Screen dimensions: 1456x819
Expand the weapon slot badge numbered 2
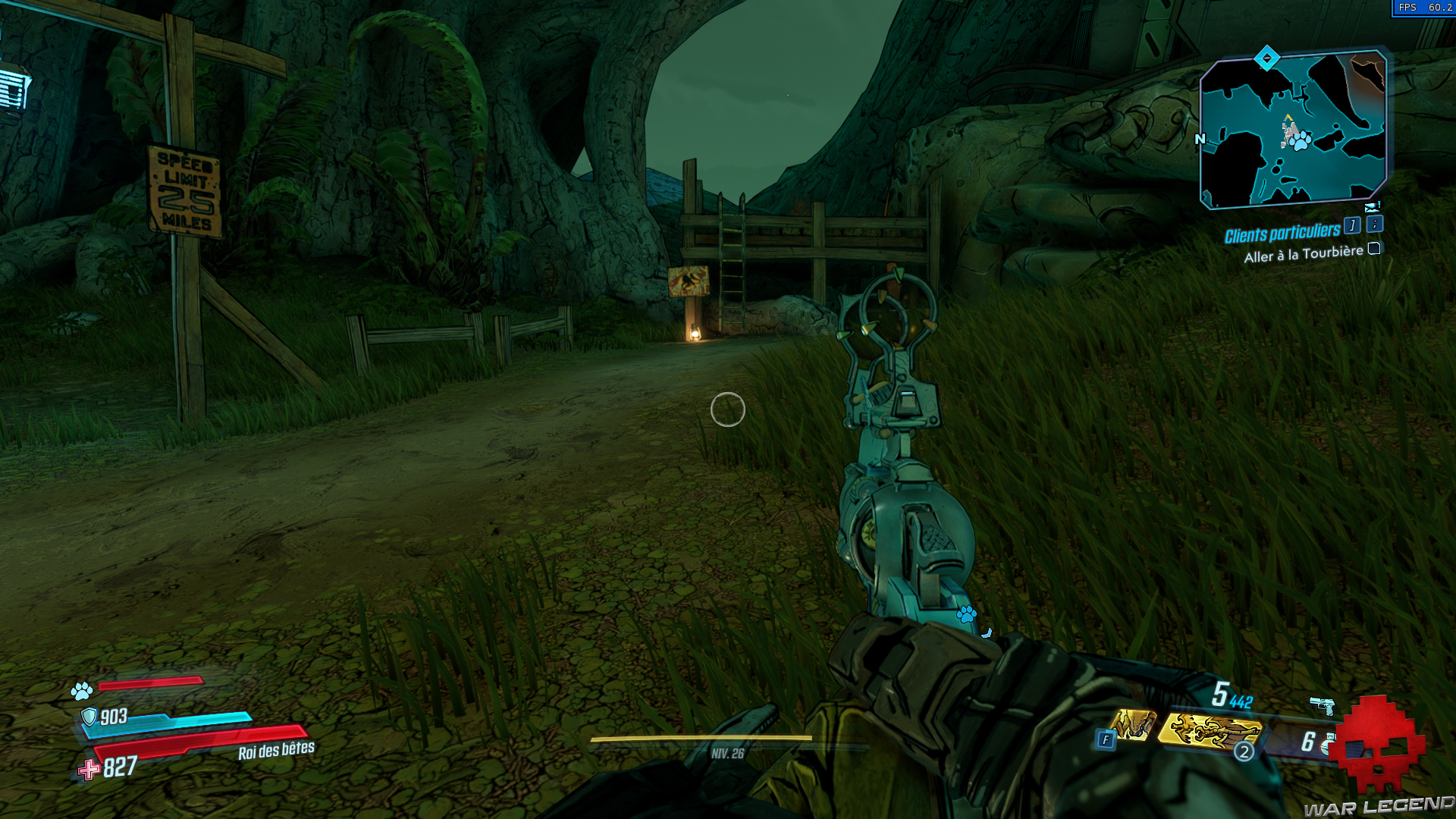(x=1244, y=751)
